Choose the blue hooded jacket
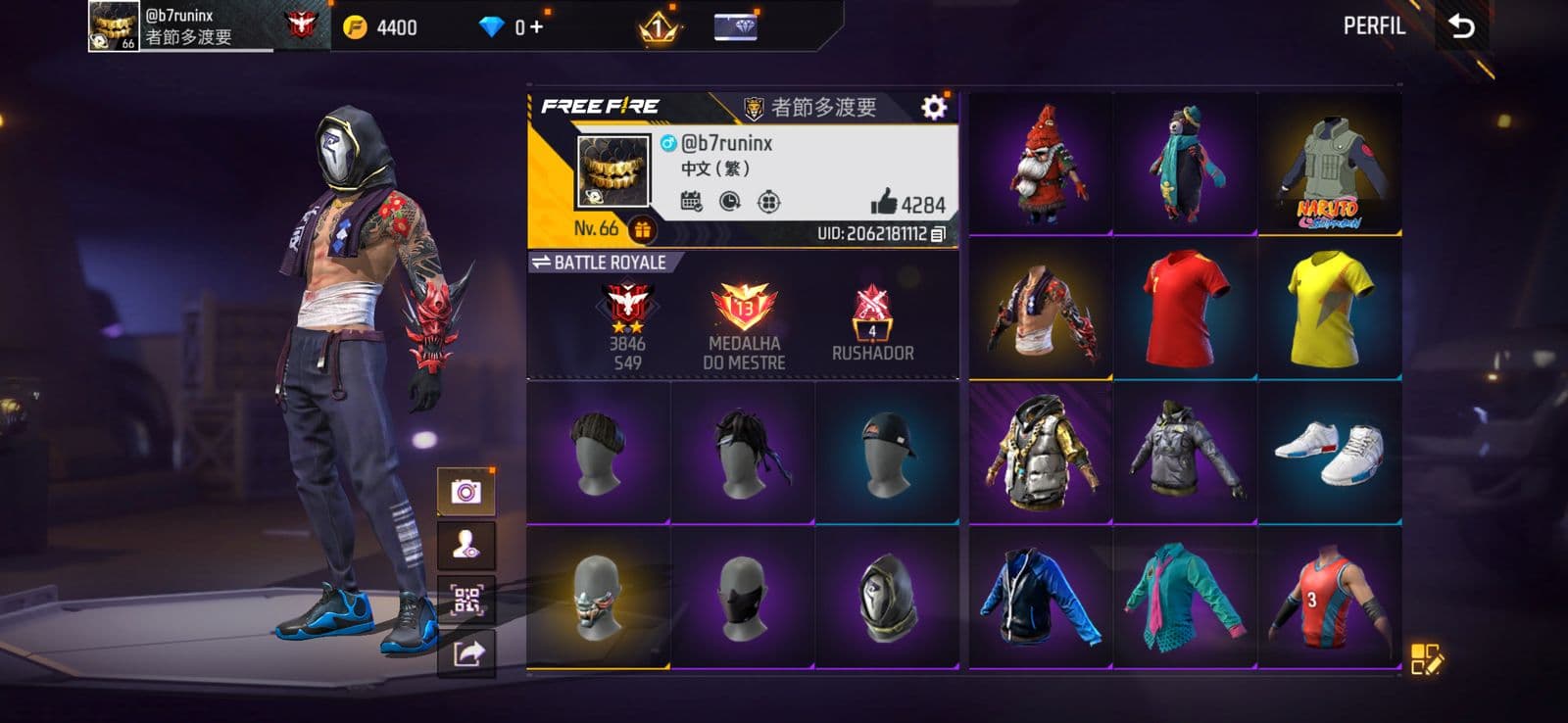Image resolution: width=1568 pixels, height=723 pixels. click(x=1041, y=599)
